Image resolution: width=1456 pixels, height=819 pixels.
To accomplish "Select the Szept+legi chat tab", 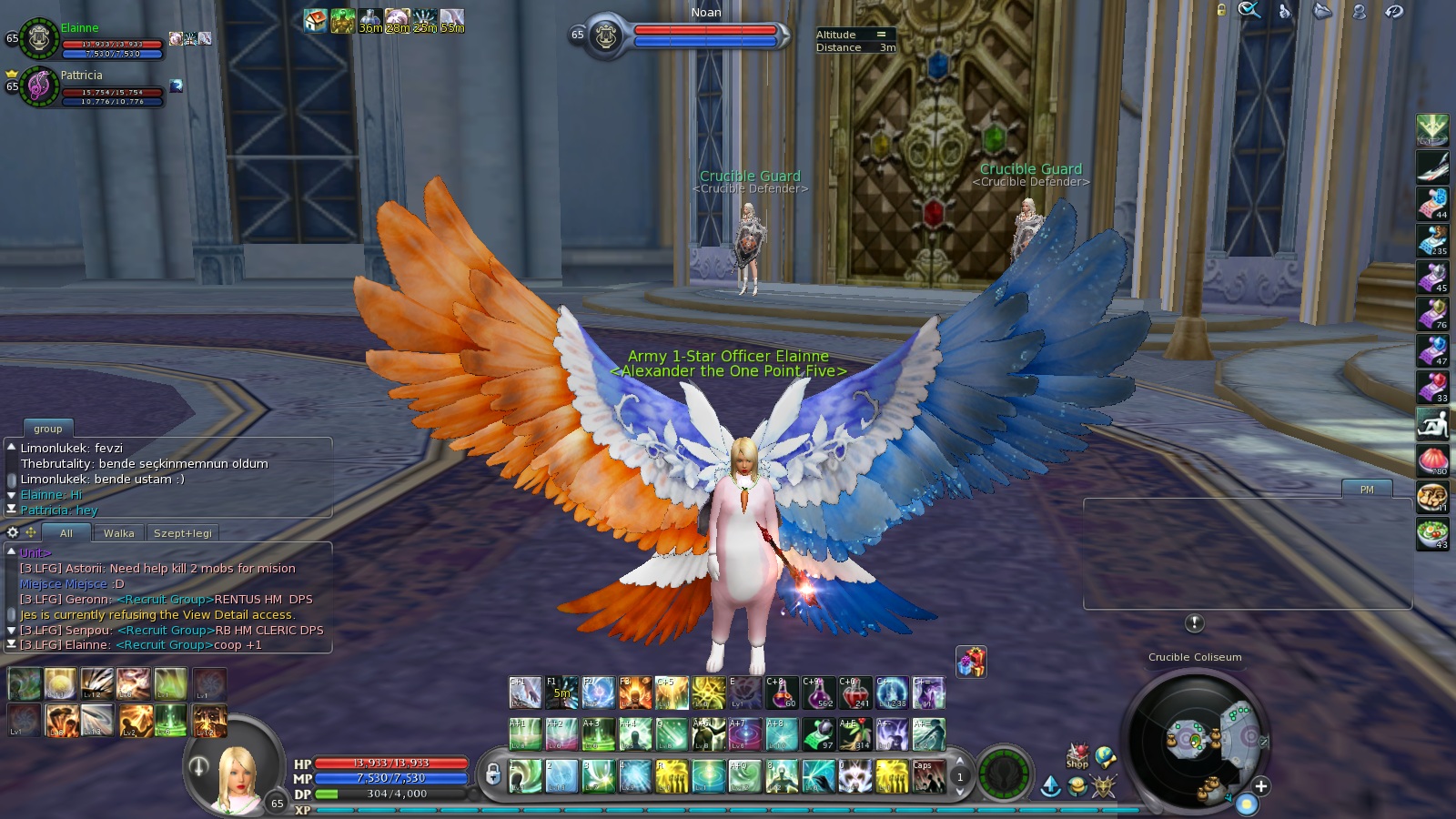I will tap(182, 533).
